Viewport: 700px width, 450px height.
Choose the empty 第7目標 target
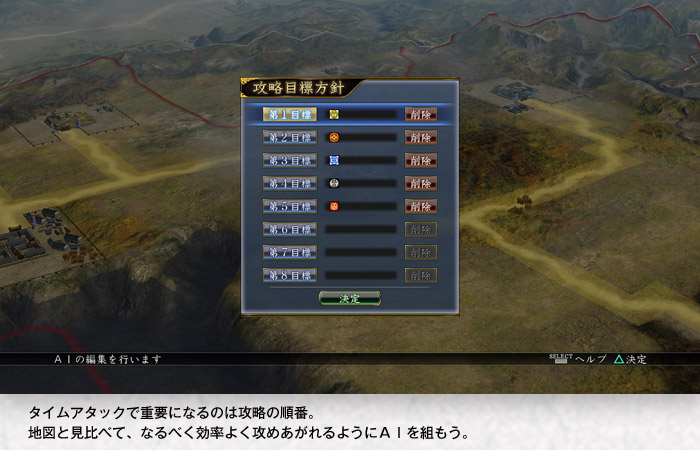(290, 252)
